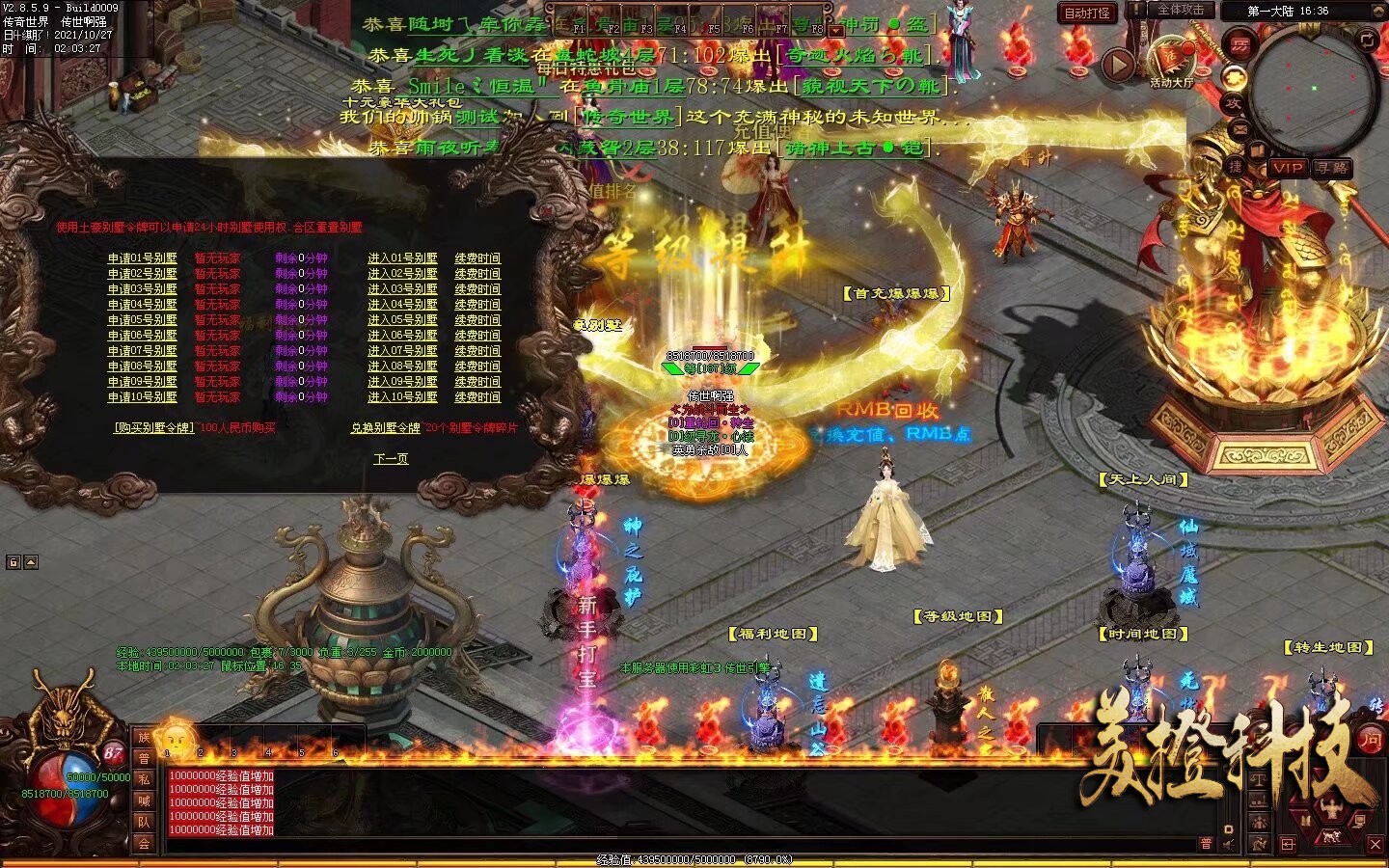Click 续费时间 for villa 10
The image size is (1389, 868).
pyautogui.click(x=477, y=397)
